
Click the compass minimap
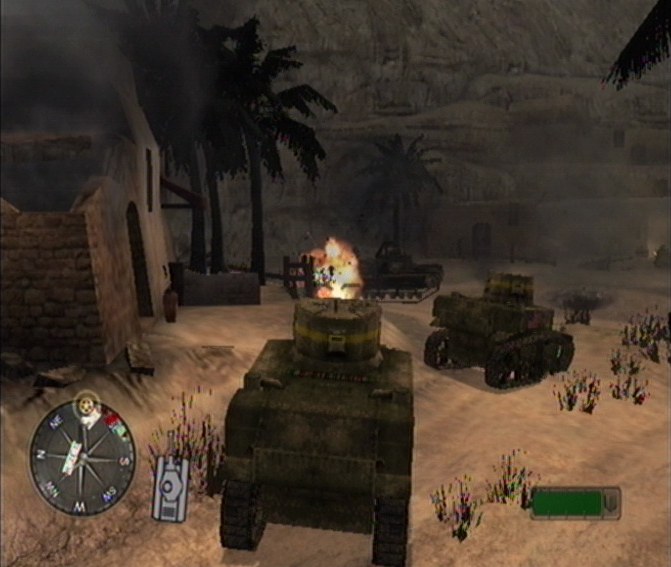[x=82, y=456]
